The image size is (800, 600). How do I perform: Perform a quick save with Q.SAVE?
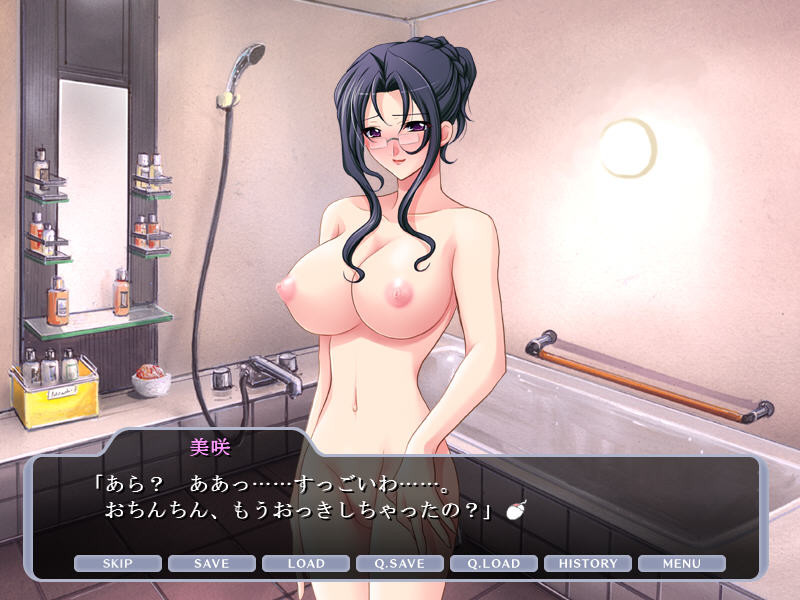tap(400, 564)
